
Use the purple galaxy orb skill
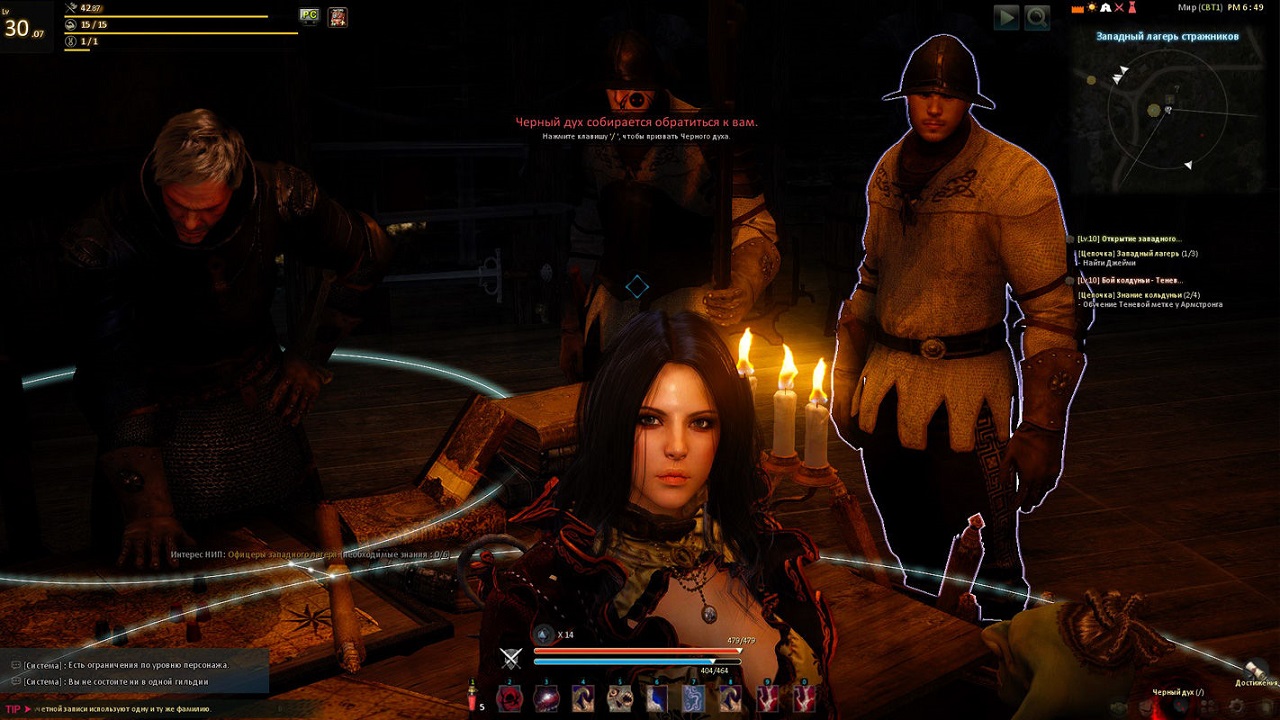[546, 699]
